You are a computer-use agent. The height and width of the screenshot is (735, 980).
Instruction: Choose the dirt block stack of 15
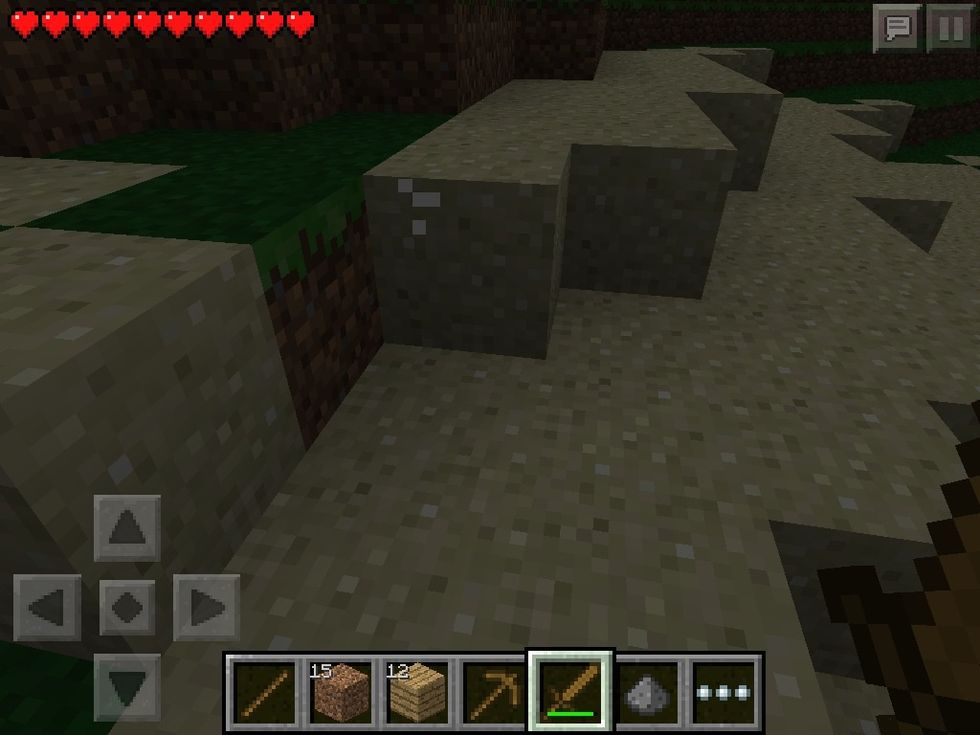[340, 691]
